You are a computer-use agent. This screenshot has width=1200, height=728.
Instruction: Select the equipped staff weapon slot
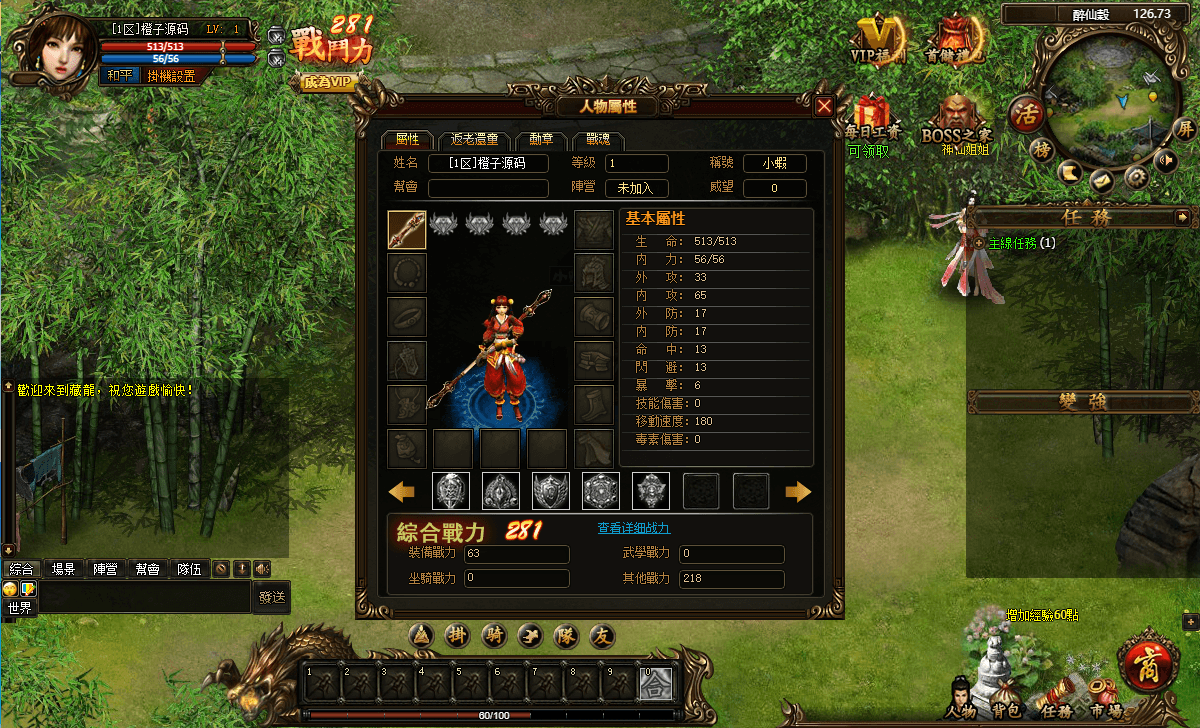coord(407,229)
